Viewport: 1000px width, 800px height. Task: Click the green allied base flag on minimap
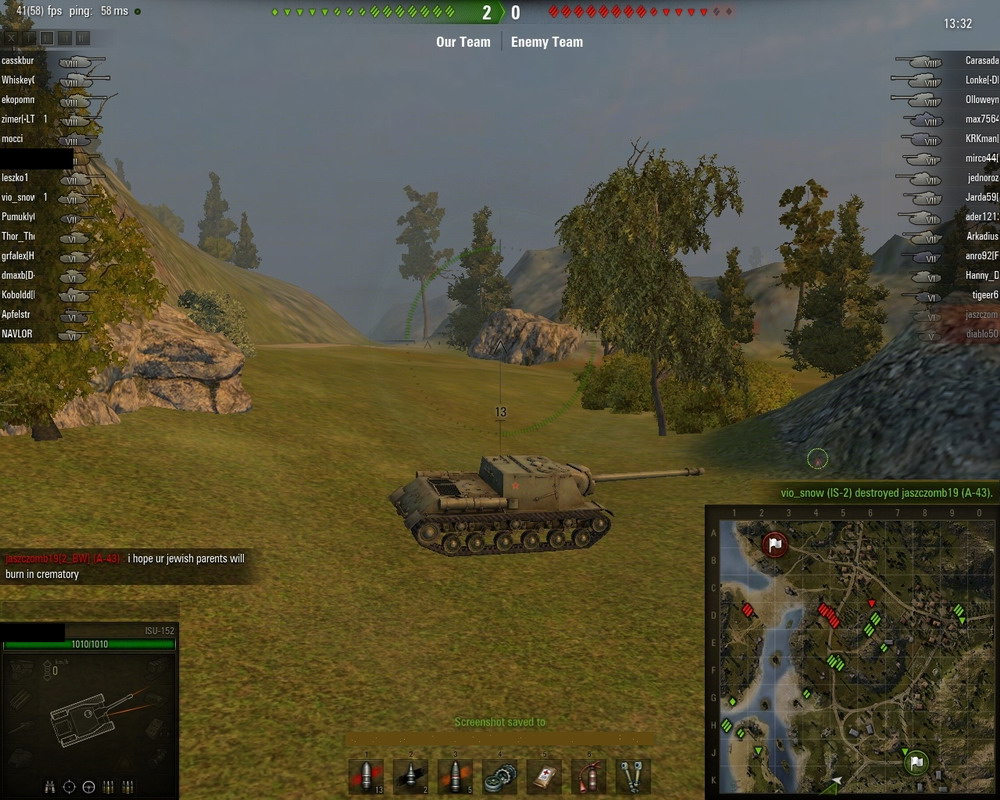click(x=915, y=764)
